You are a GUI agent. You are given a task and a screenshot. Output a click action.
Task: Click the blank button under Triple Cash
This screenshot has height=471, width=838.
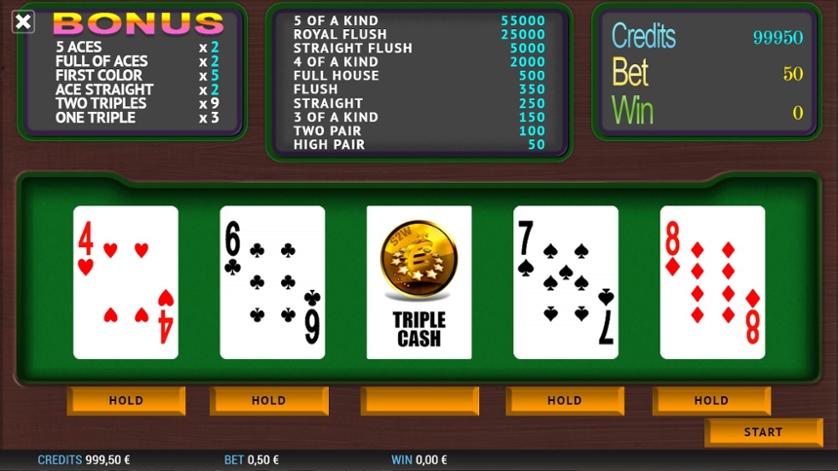click(419, 400)
